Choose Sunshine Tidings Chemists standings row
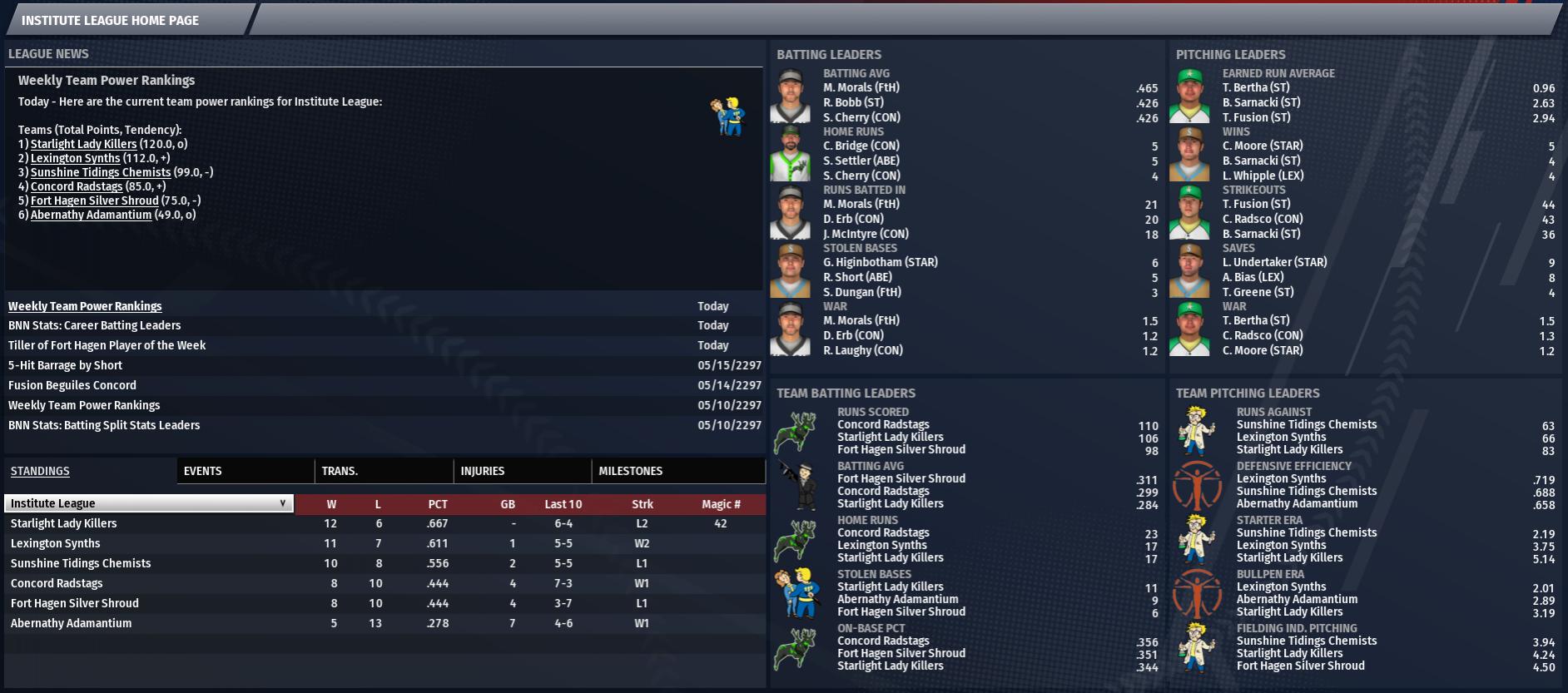The image size is (1568, 693). (x=81, y=563)
